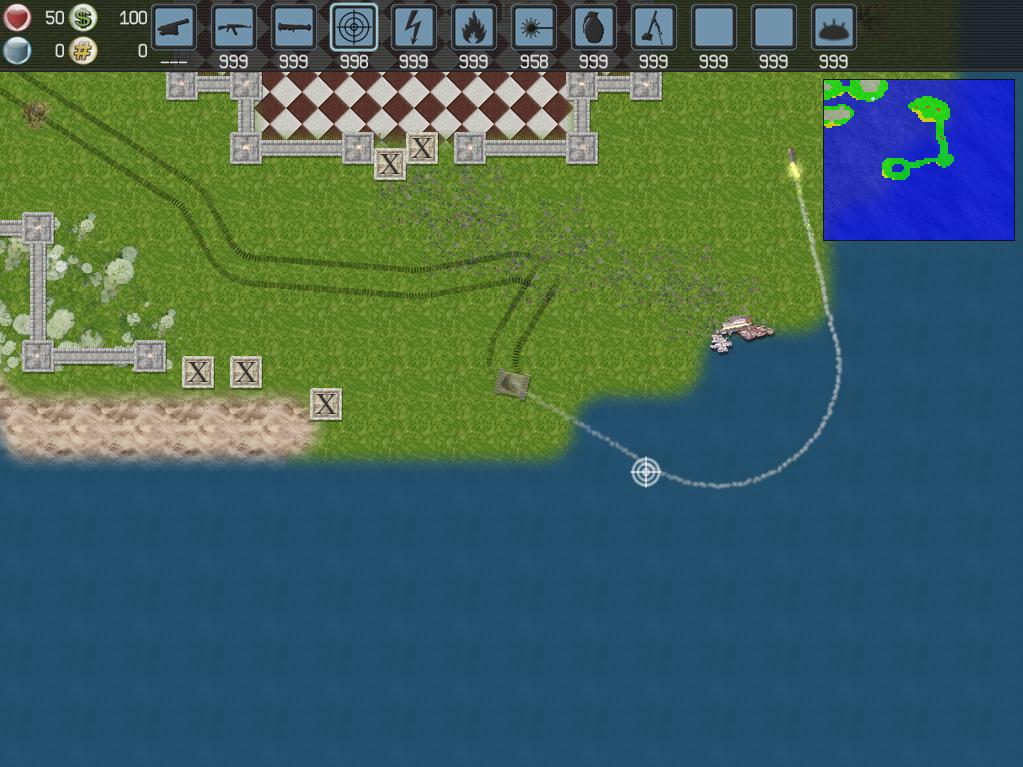Select the landmine weapon slot
The image size is (1023, 767).
point(834,28)
